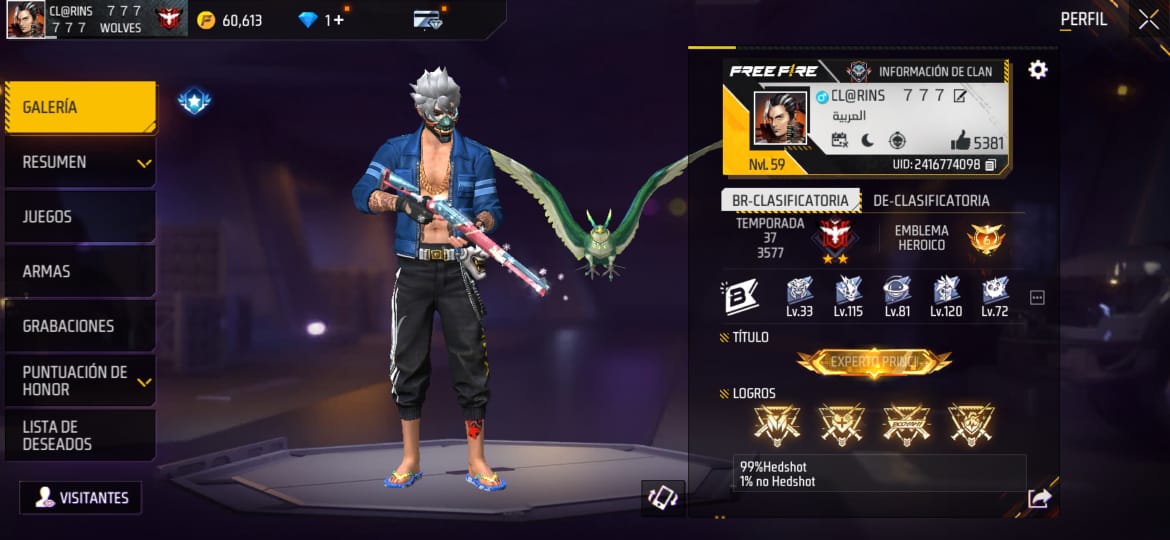The height and width of the screenshot is (540, 1170).
Task: Show more weapon skills with ellipsis button
Action: [1037, 297]
